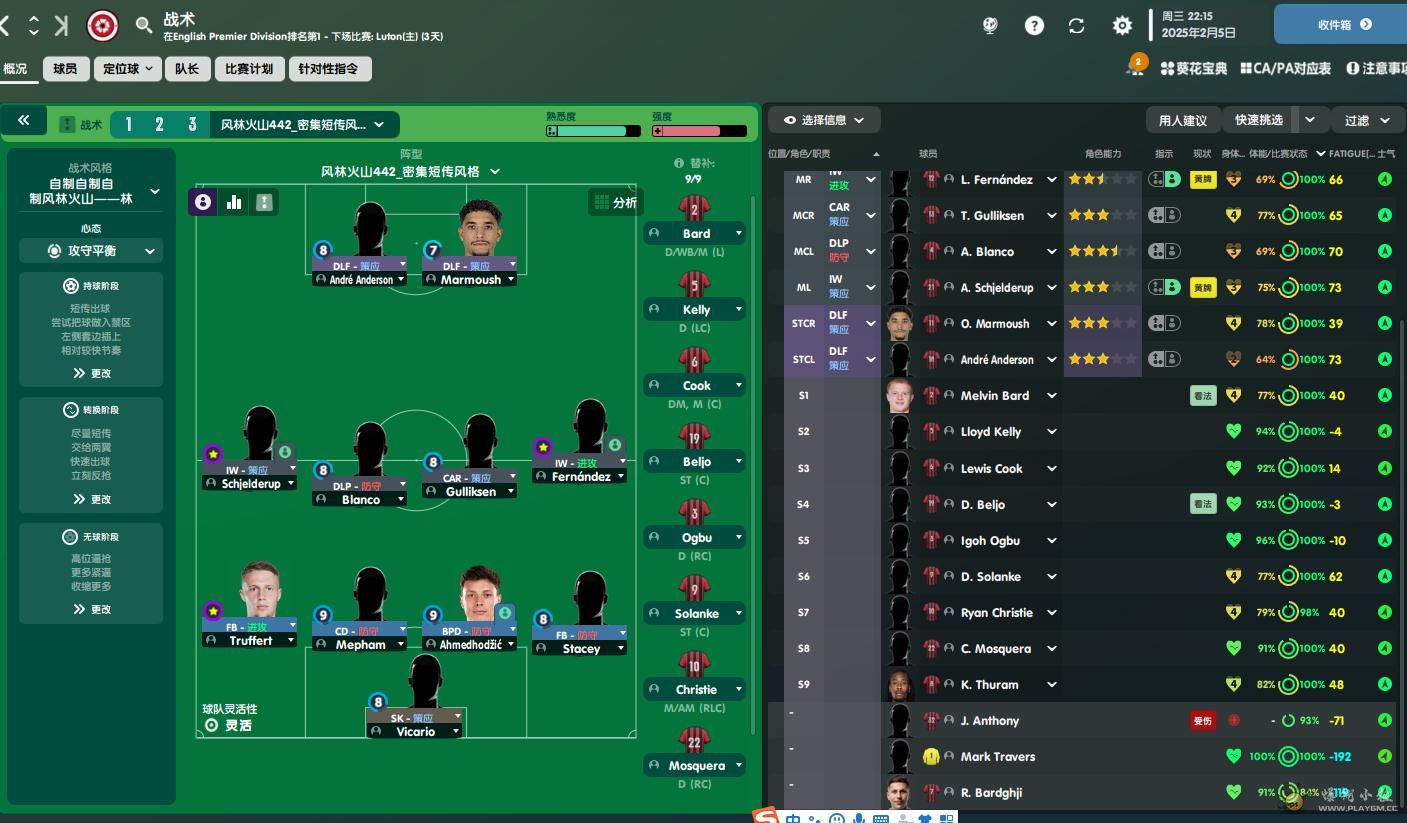Open the 针对性指令 tab
The height and width of the screenshot is (823, 1407).
(x=330, y=69)
